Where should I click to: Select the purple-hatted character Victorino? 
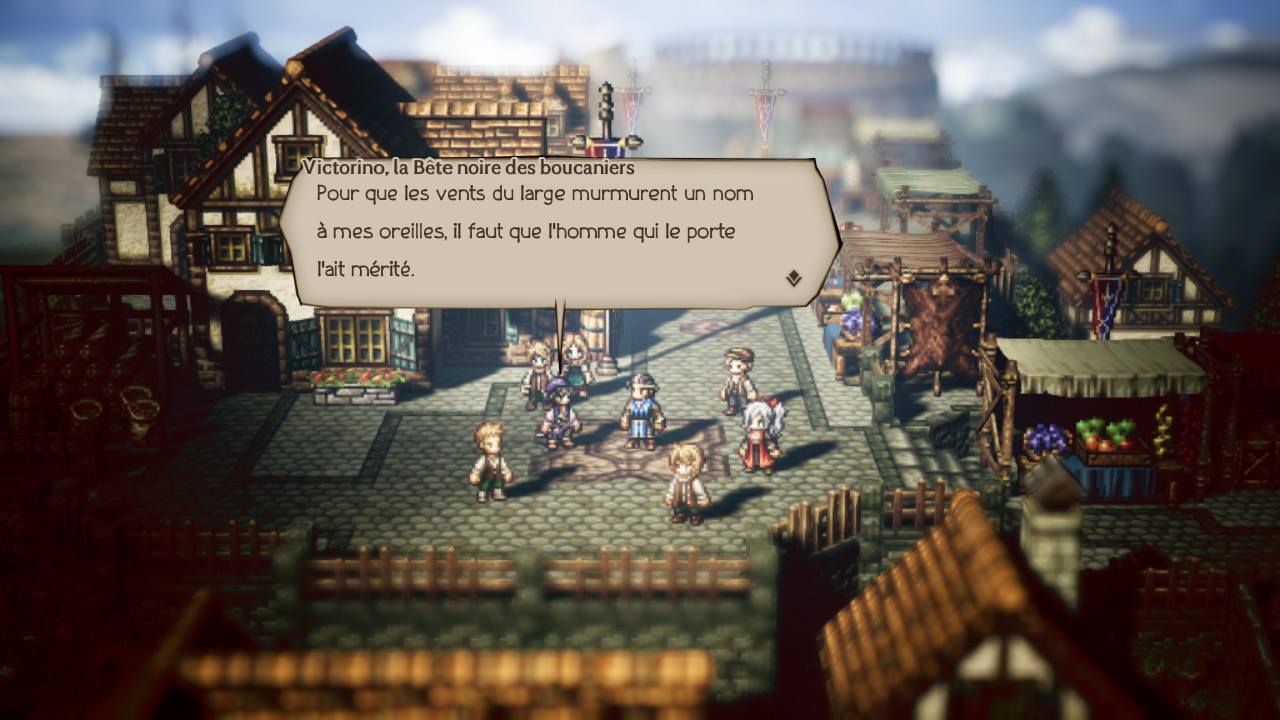(x=558, y=410)
